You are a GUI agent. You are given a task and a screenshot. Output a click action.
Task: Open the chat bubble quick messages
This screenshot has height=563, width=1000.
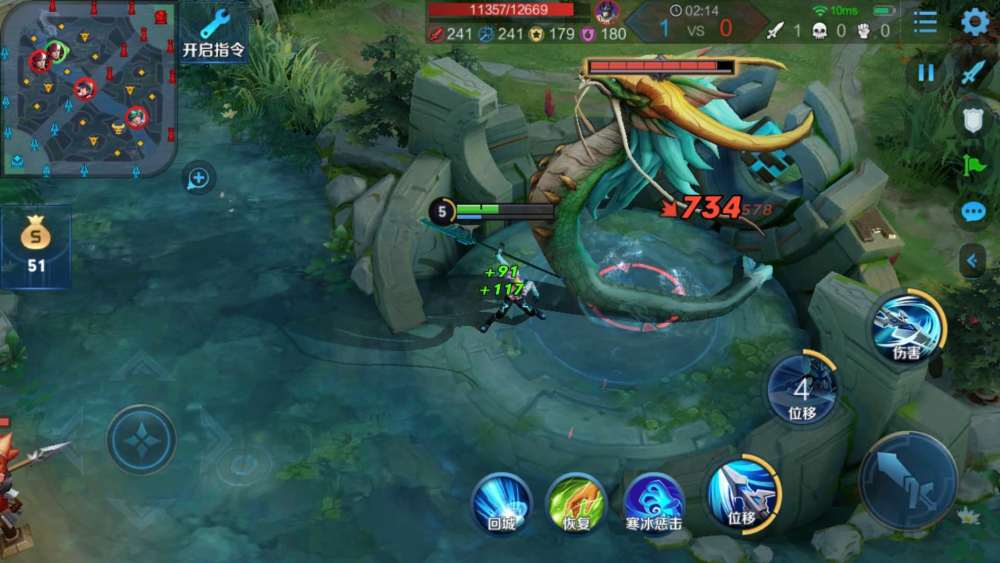[973, 212]
